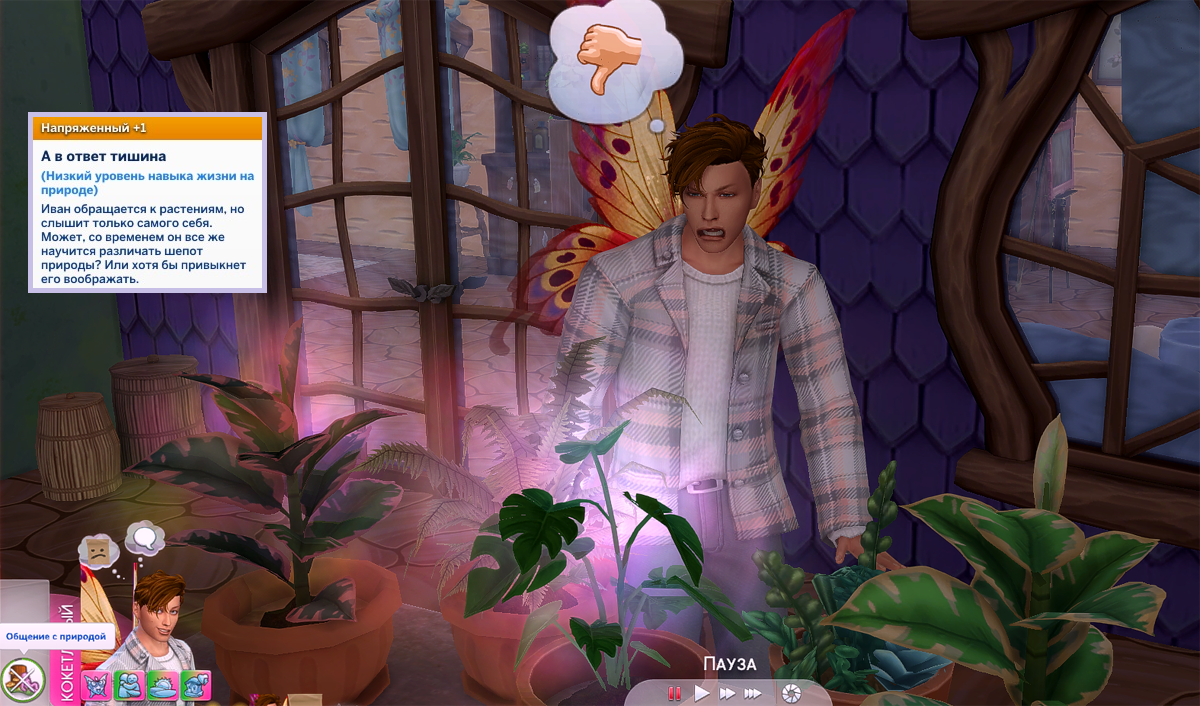Click the pause game speed button
Image resolution: width=1200 pixels, height=706 pixels.
click(675, 692)
